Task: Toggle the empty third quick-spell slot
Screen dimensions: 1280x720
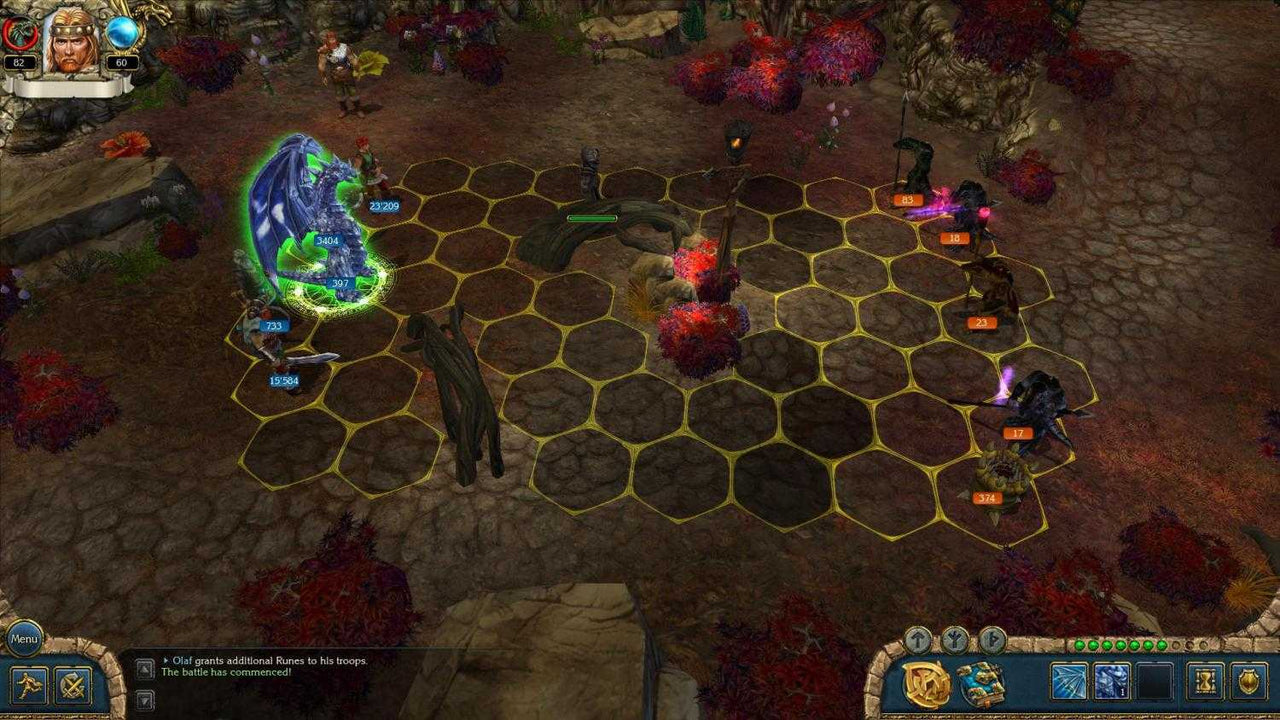Action: click(x=1155, y=681)
